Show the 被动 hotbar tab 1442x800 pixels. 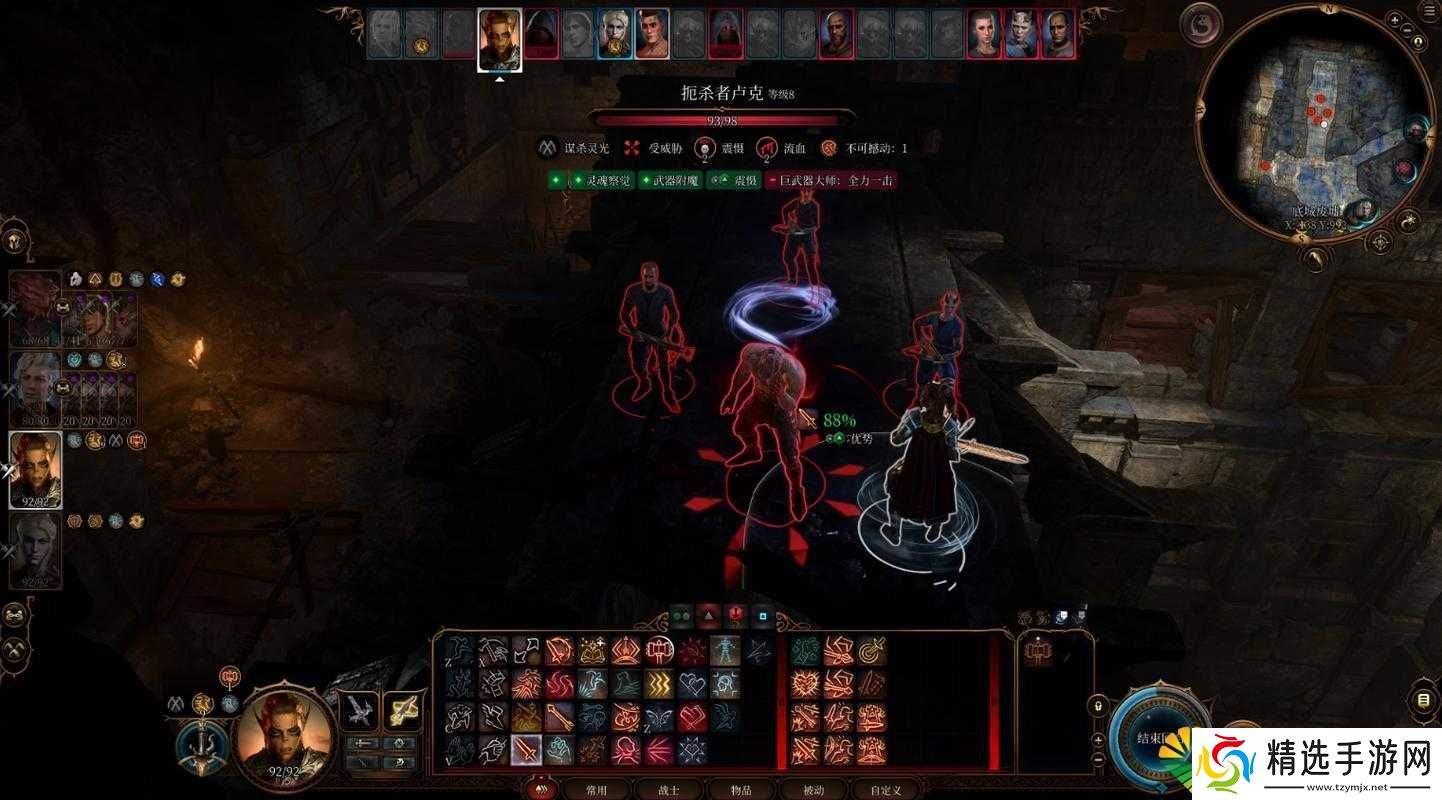pyautogui.click(x=814, y=790)
